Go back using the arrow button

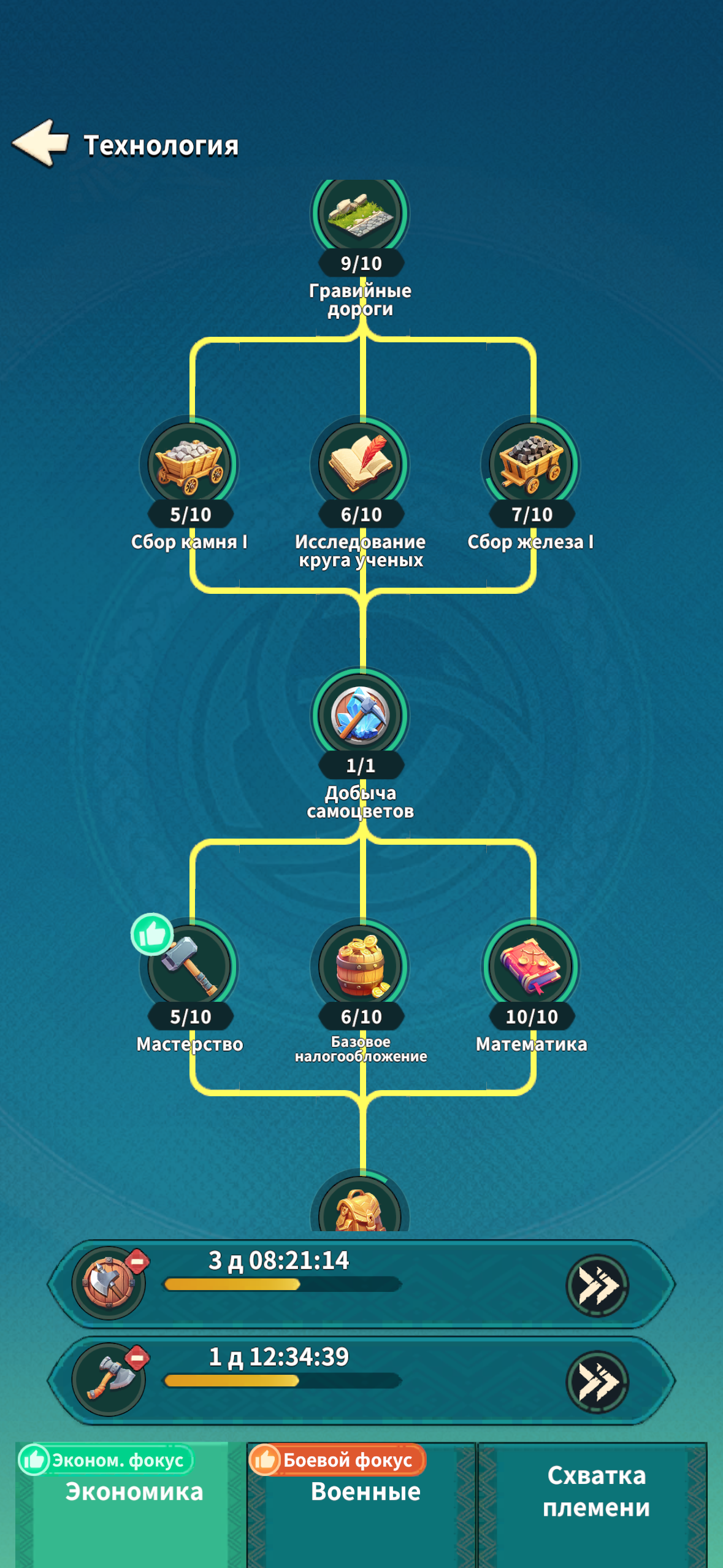tap(40, 143)
